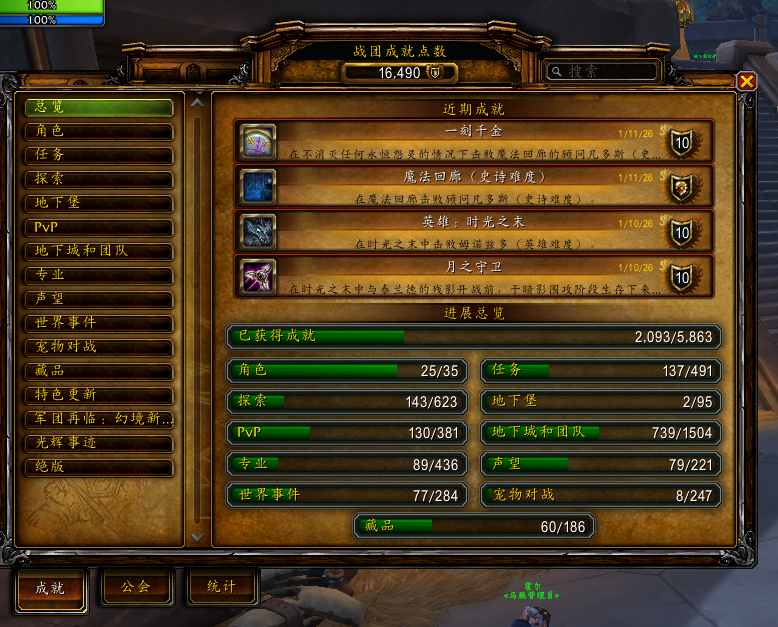Click the 地下城和团队 progress bar
The image size is (778, 627).
[601, 434]
